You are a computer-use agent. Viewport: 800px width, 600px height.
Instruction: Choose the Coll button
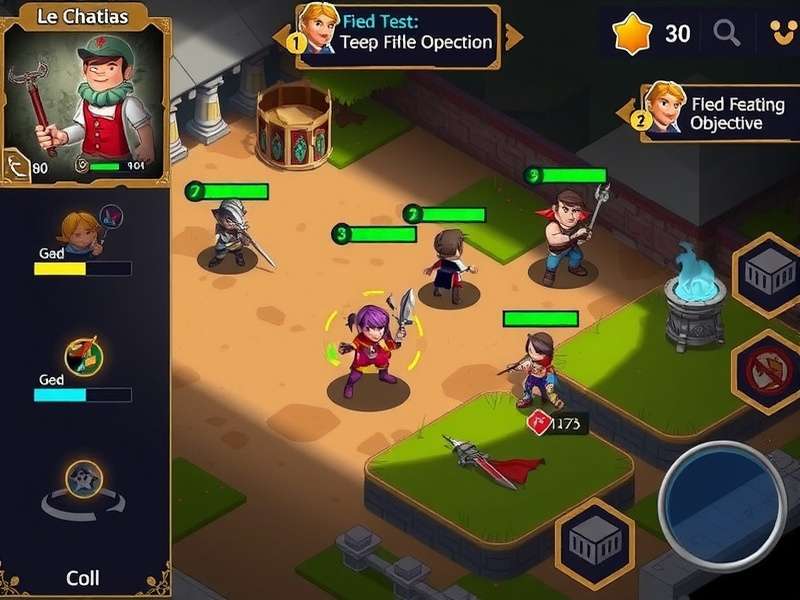point(82,577)
